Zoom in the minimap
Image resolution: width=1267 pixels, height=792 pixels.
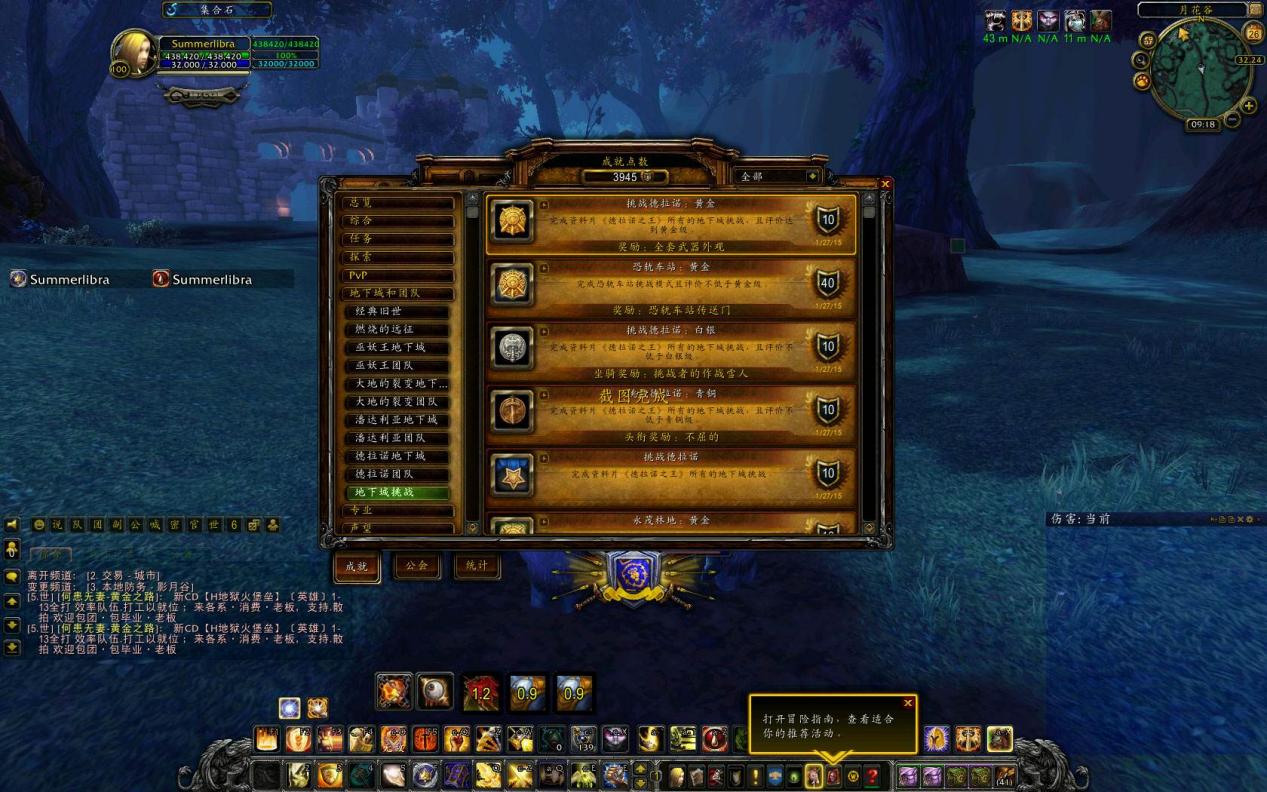(x=1249, y=106)
